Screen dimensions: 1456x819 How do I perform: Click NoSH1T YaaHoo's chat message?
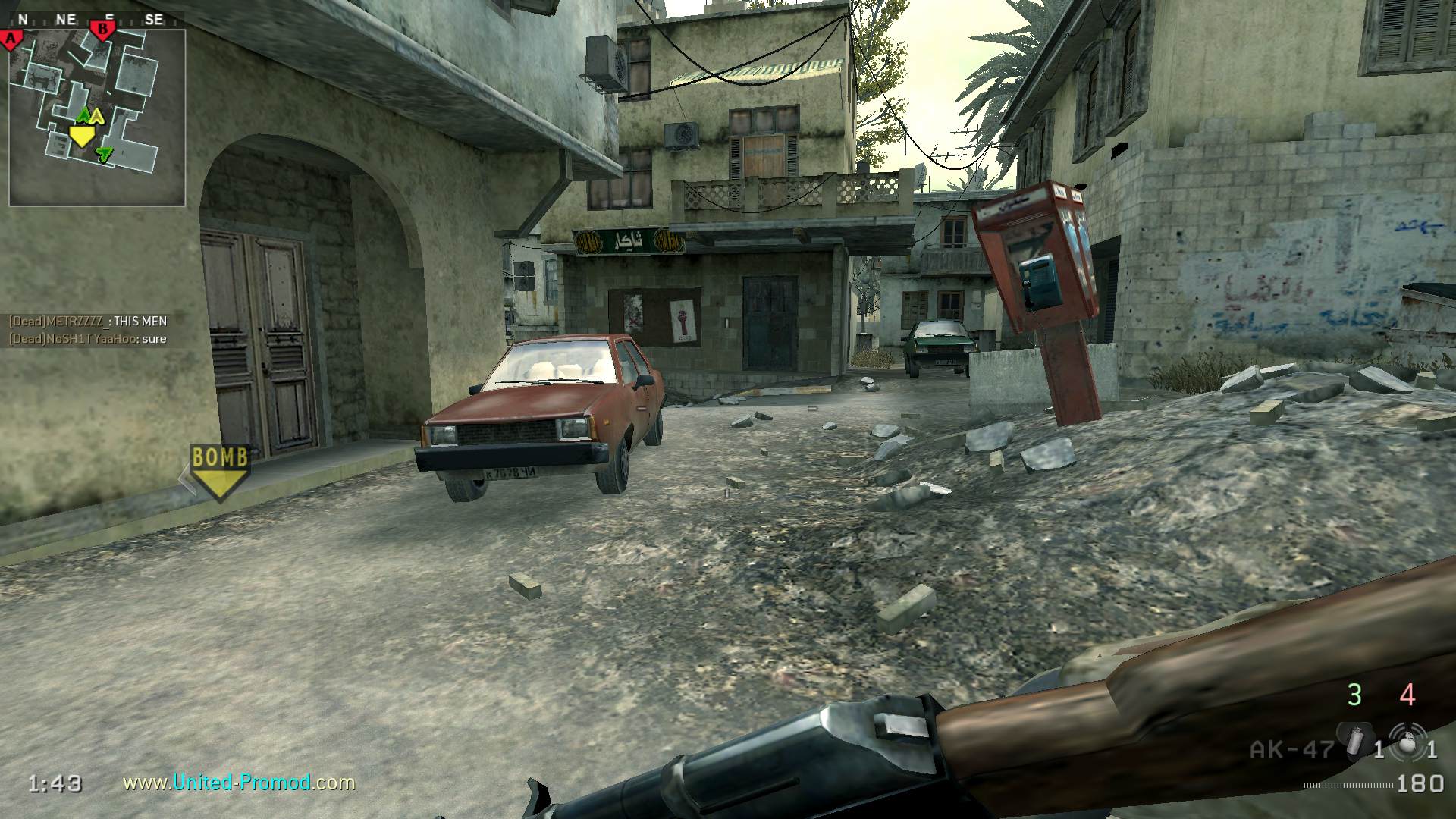[x=88, y=339]
